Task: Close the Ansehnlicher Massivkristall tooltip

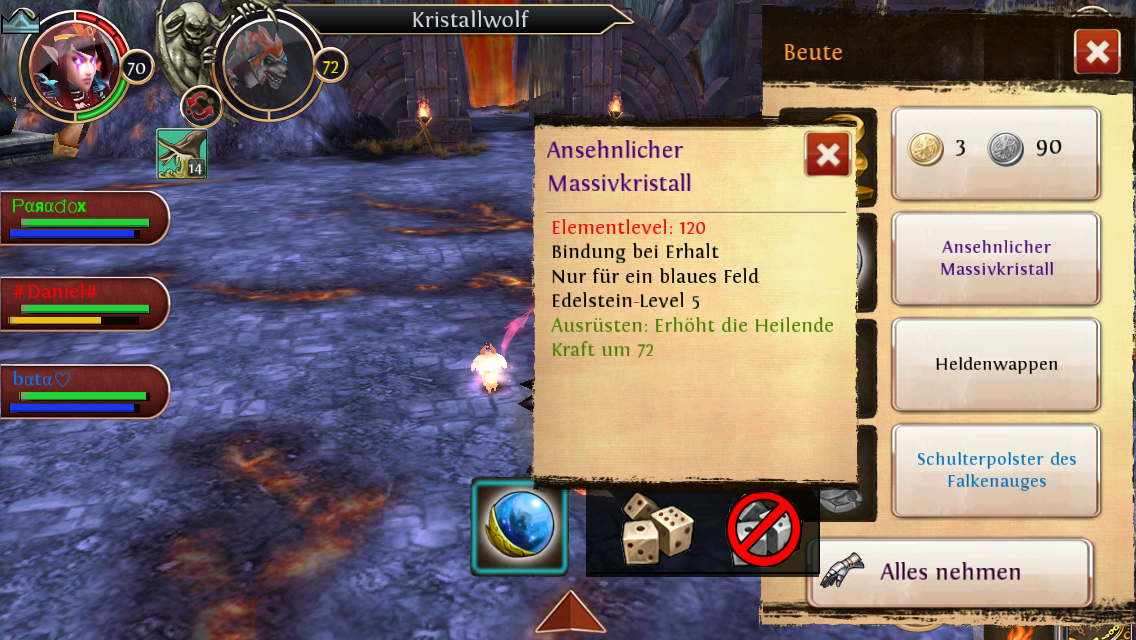Action: point(828,154)
